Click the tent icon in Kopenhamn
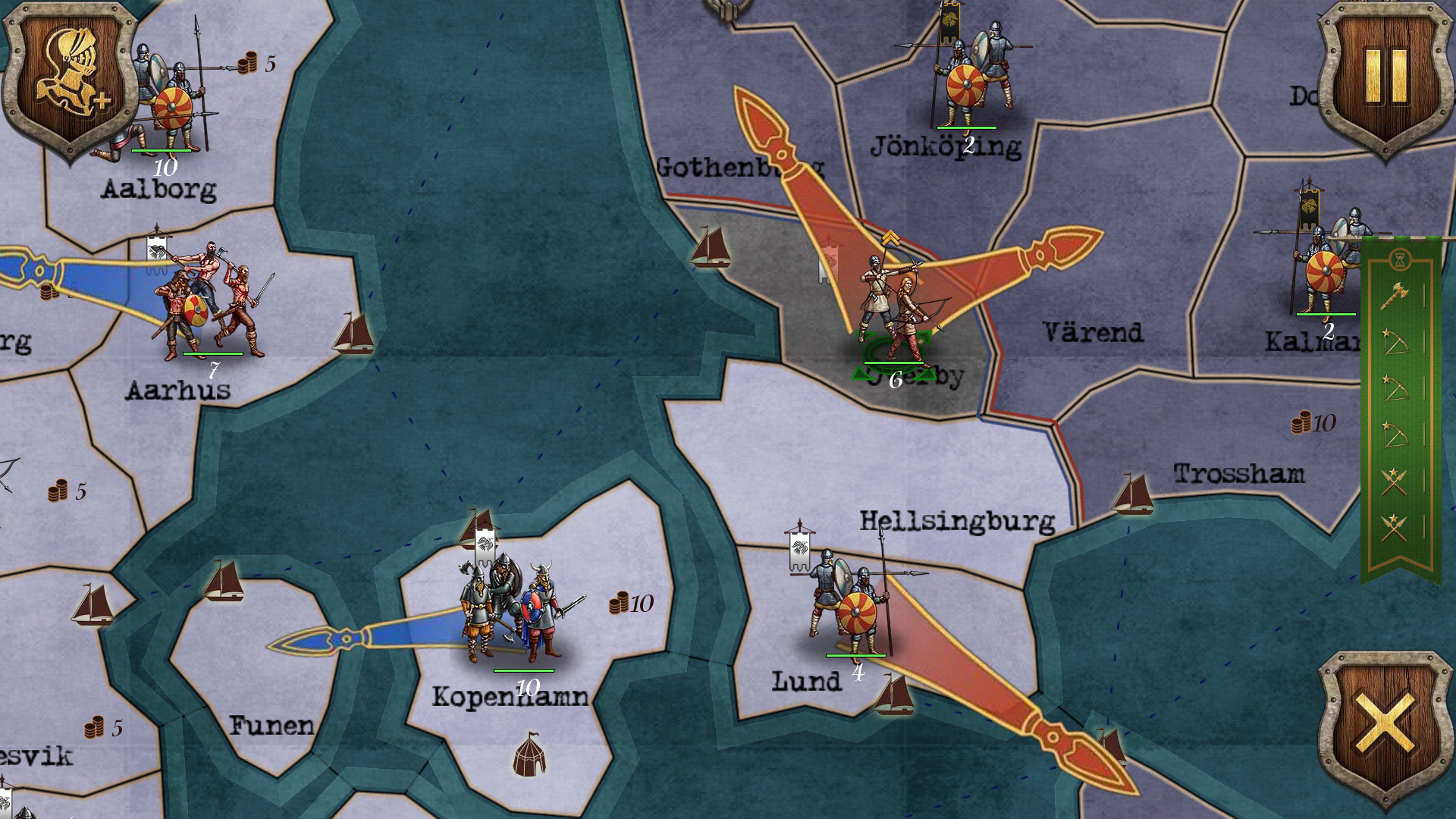This screenshot has height=819, width=1456. [529, 755]
